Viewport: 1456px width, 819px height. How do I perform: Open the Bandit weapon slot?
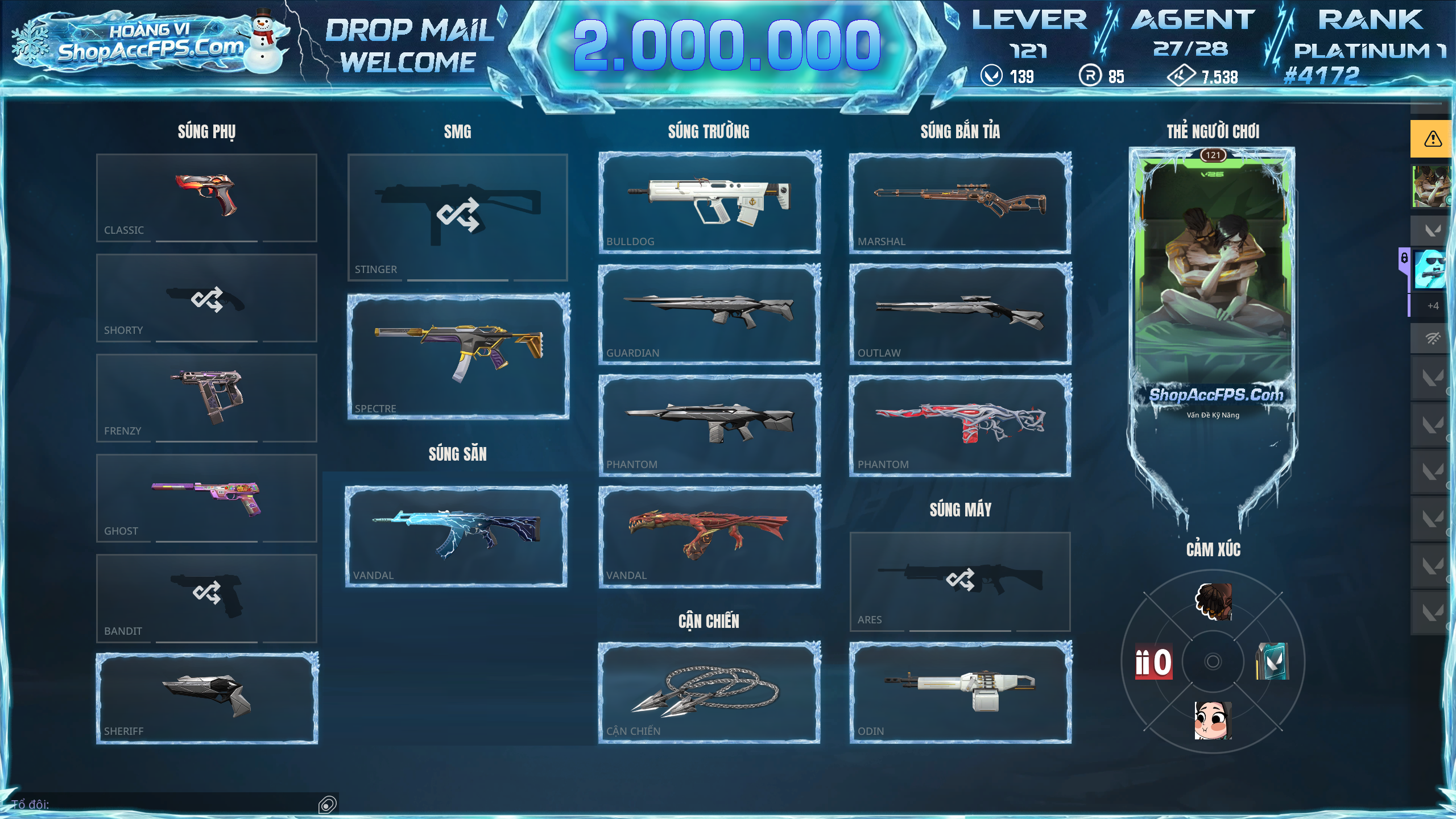[x=206, y=598]
